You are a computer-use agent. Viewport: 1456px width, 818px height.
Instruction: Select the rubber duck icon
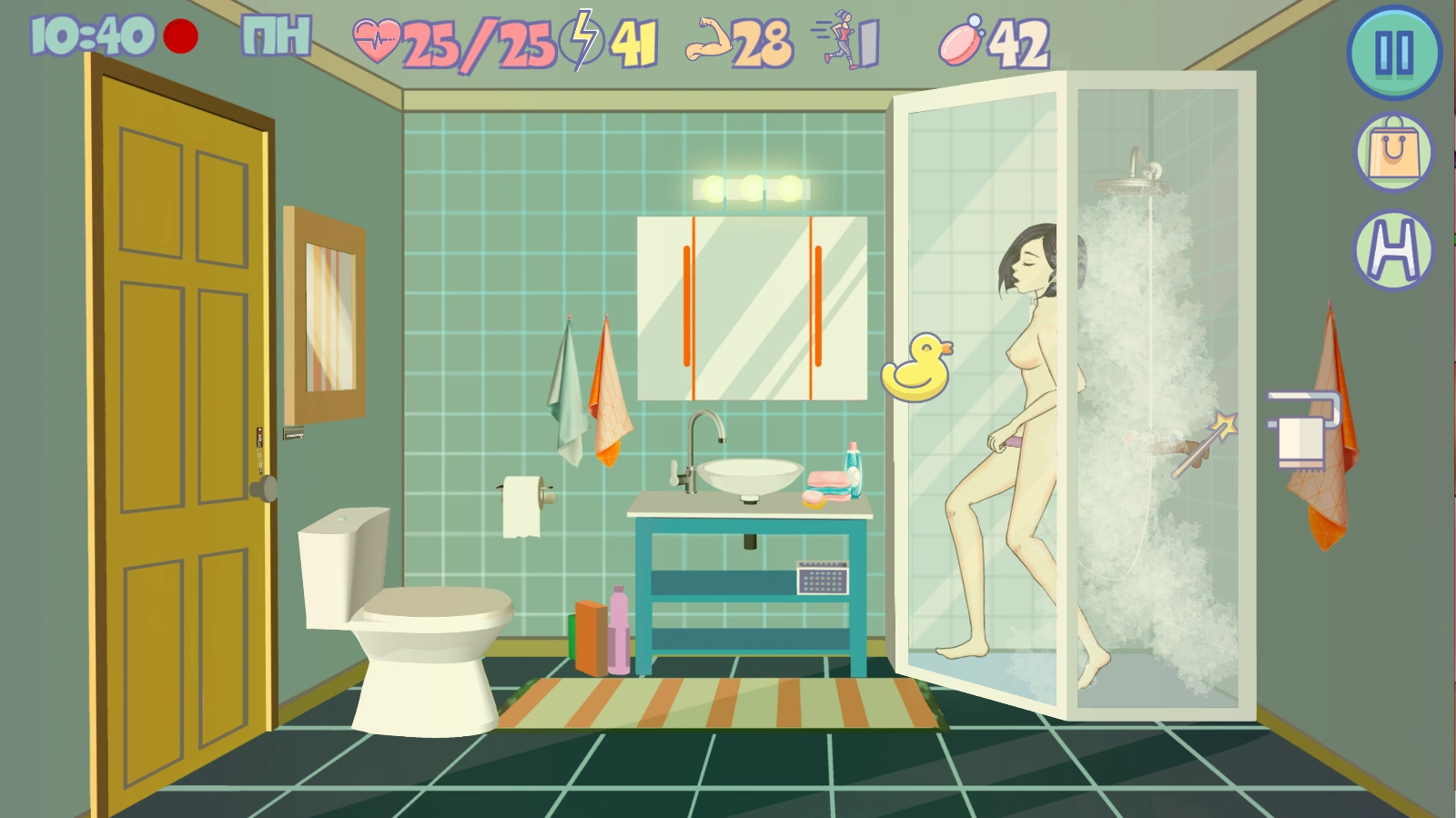[x=917, y=368]
